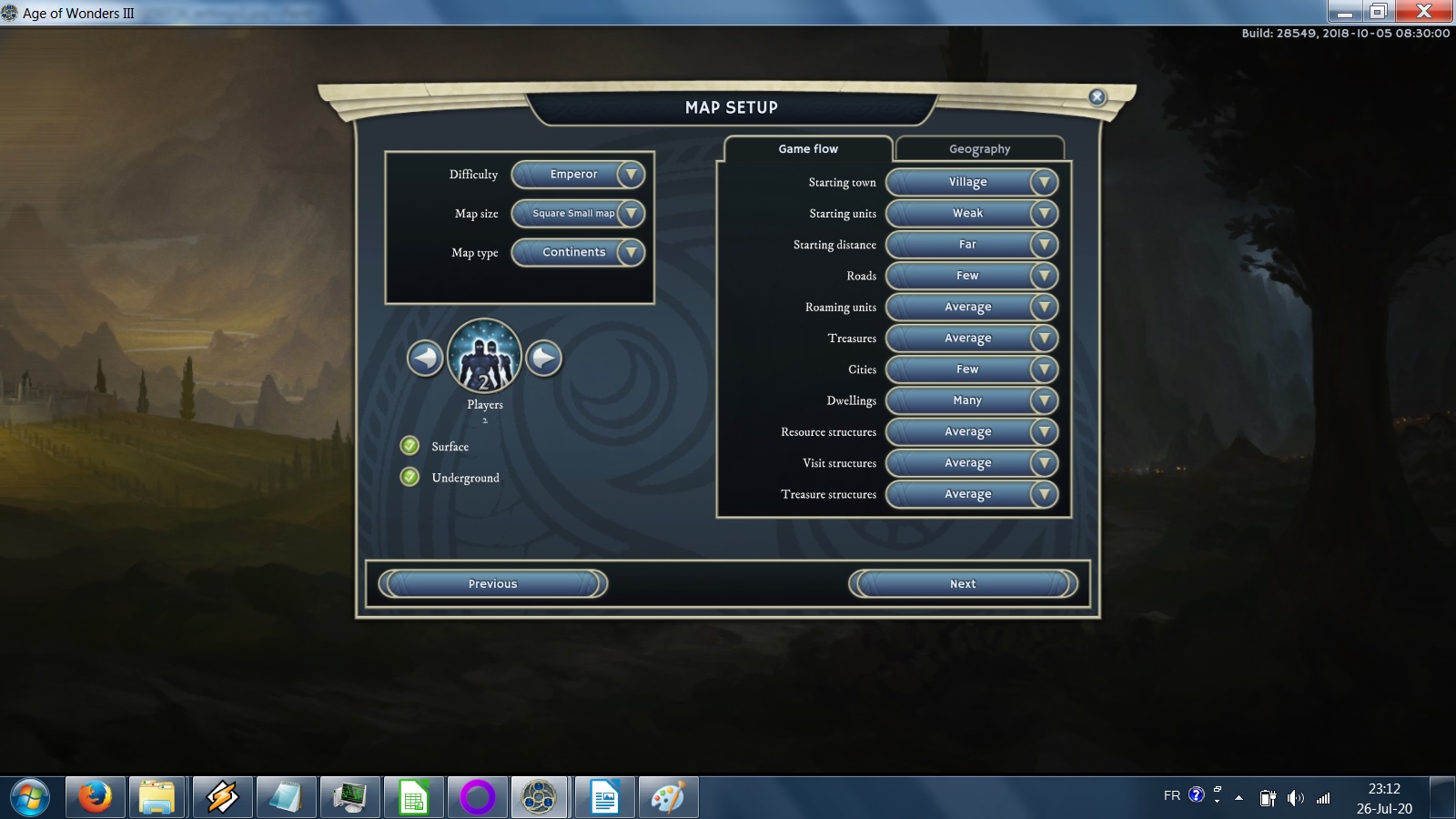Minimize the Age of Wonders III window
This screenshot has height=819, width=1456.
point(1344,12)
